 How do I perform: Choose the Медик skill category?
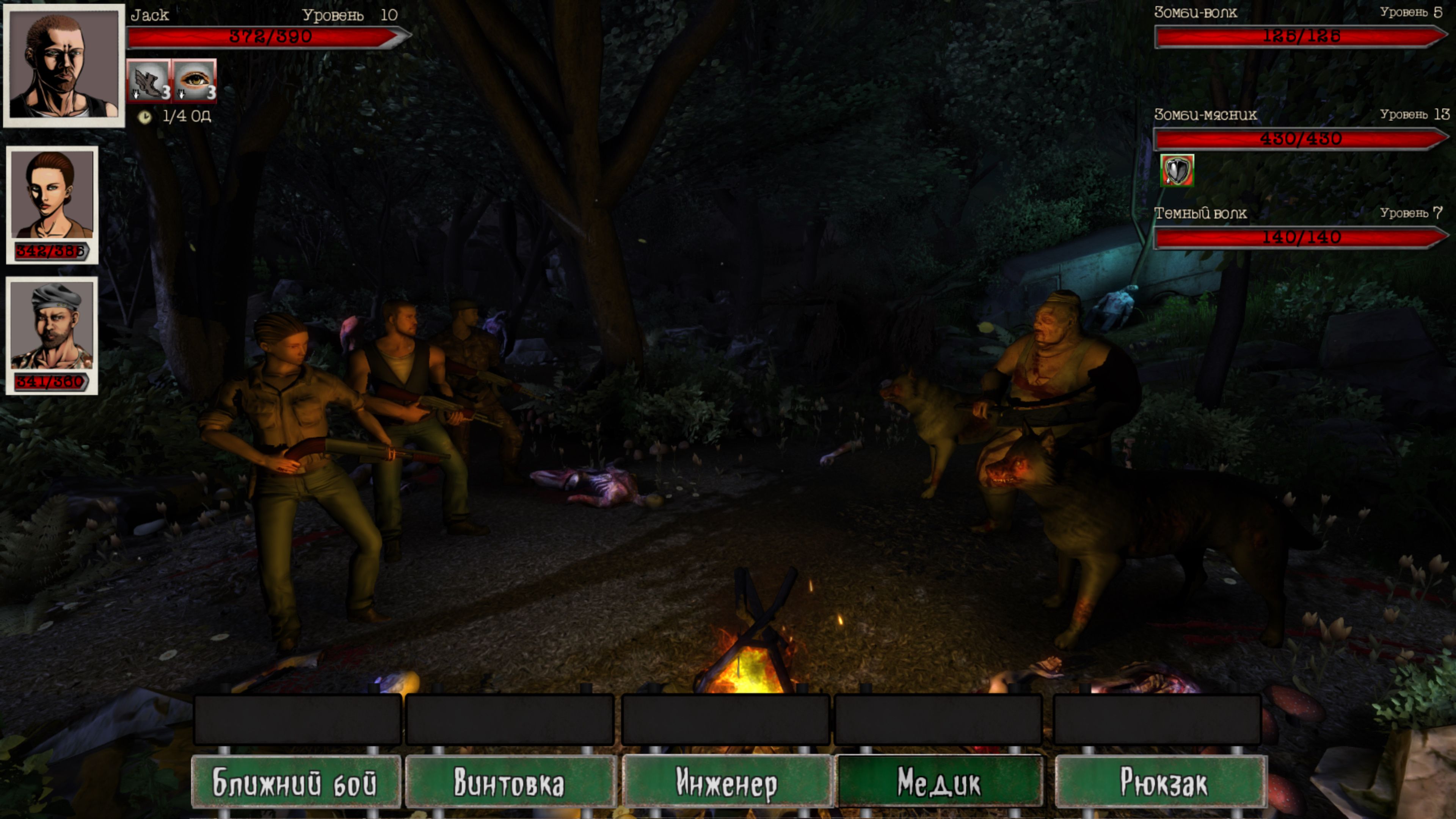click(939, 782)
